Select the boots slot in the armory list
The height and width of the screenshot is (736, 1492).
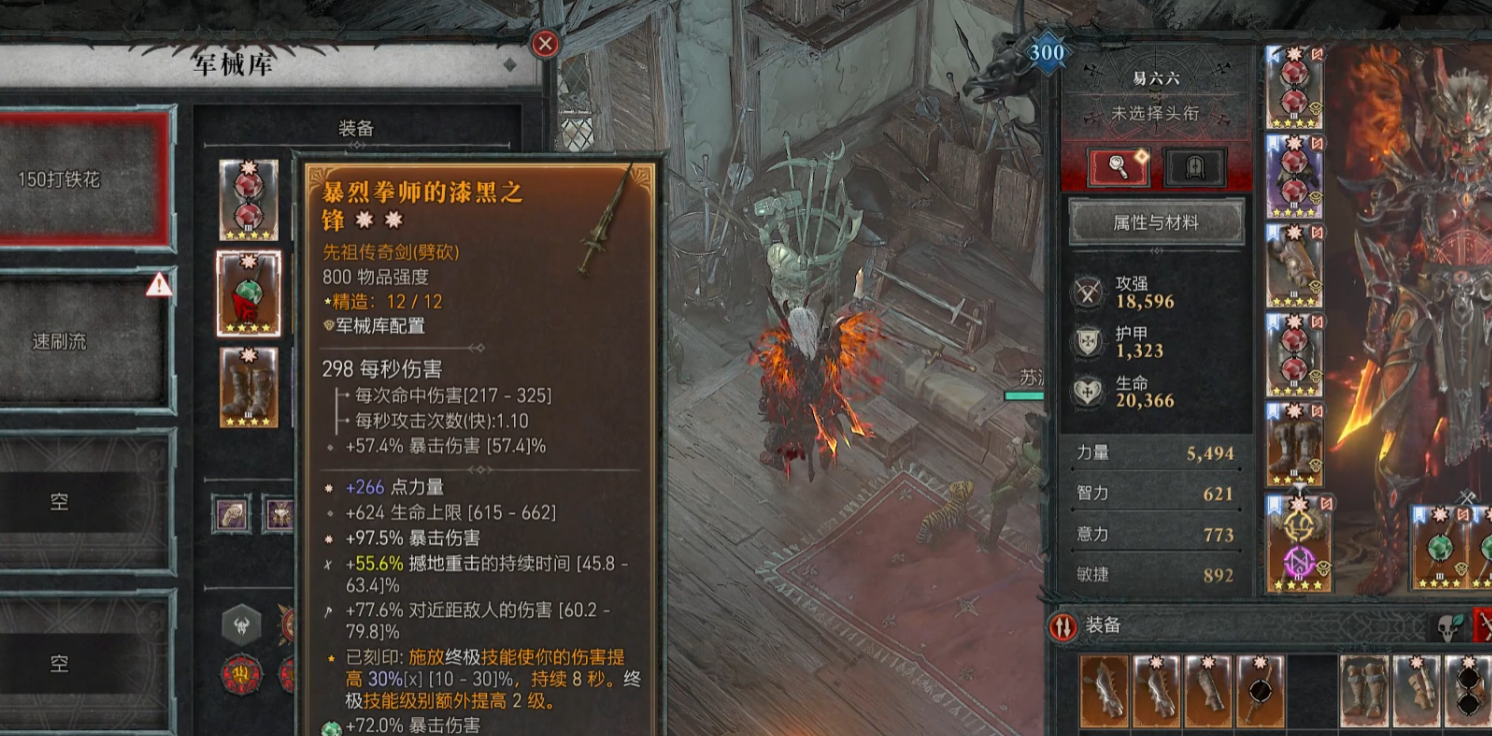click(x=248, y=387)
